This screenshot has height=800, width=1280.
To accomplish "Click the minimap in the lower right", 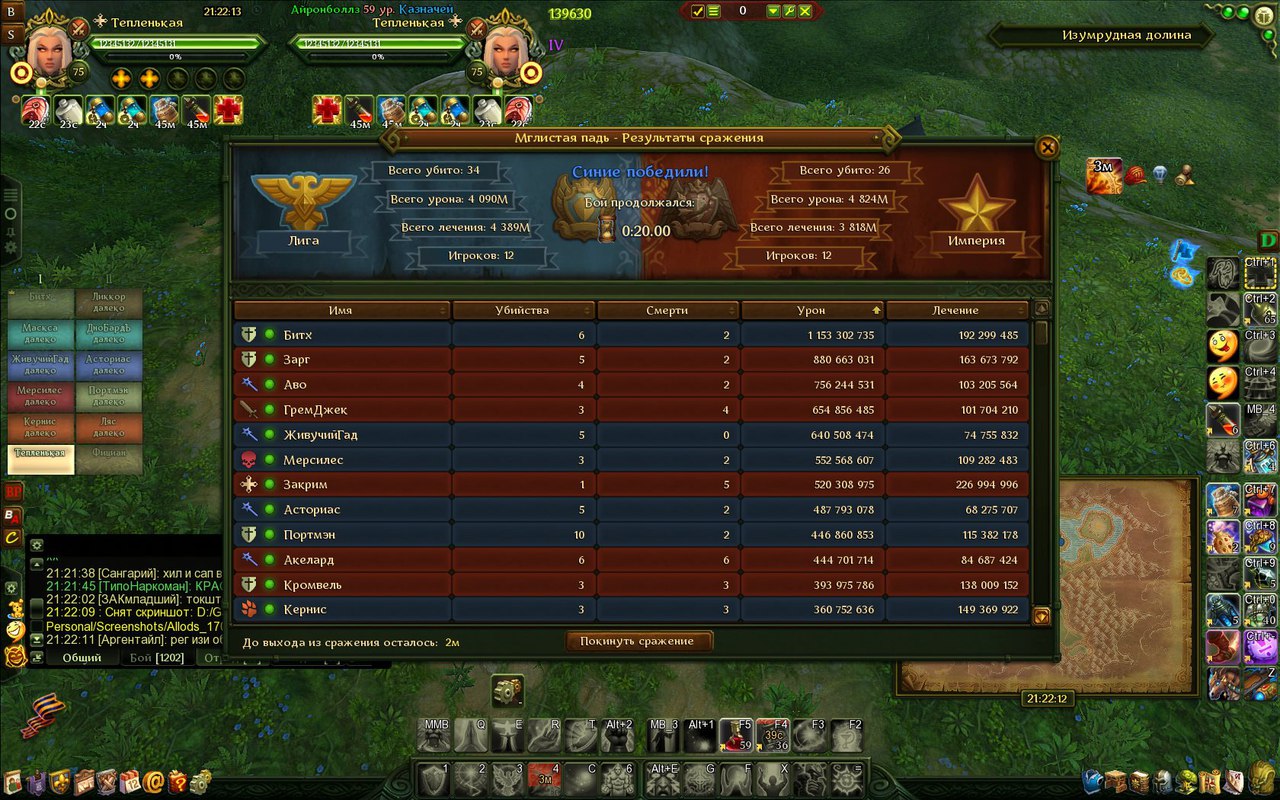I will 1045,585.
